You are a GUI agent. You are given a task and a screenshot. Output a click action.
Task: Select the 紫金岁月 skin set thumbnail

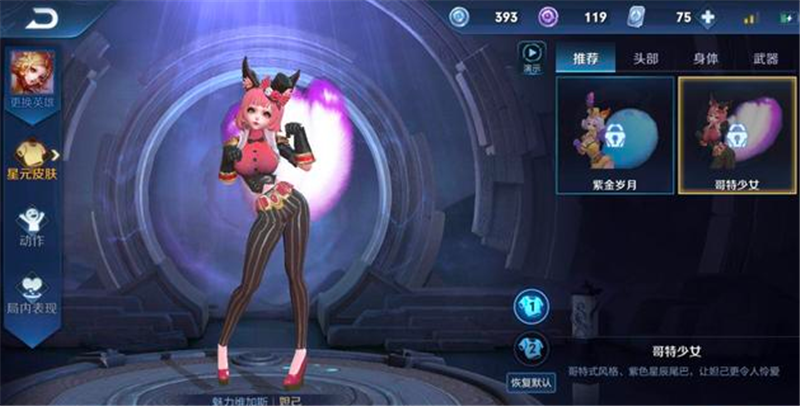[x=614, y=133]
